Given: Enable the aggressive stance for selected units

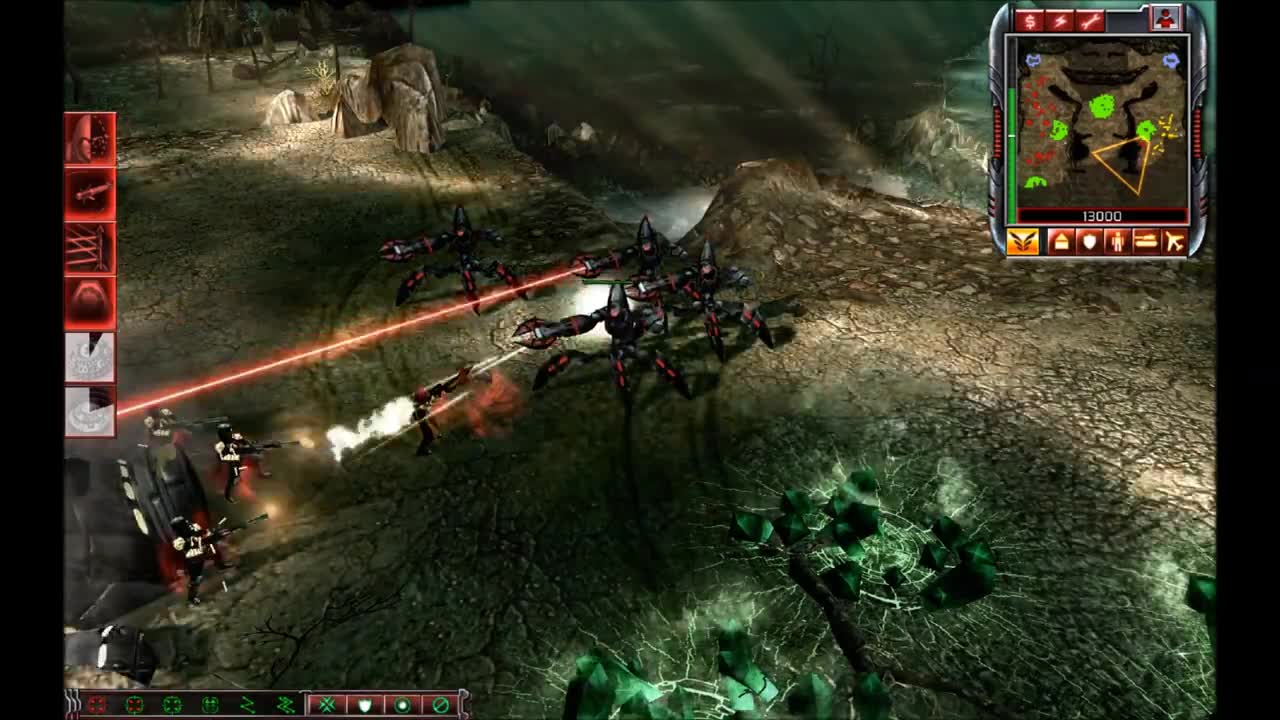Looking at the screenshot, I should [x=325, y=703].
